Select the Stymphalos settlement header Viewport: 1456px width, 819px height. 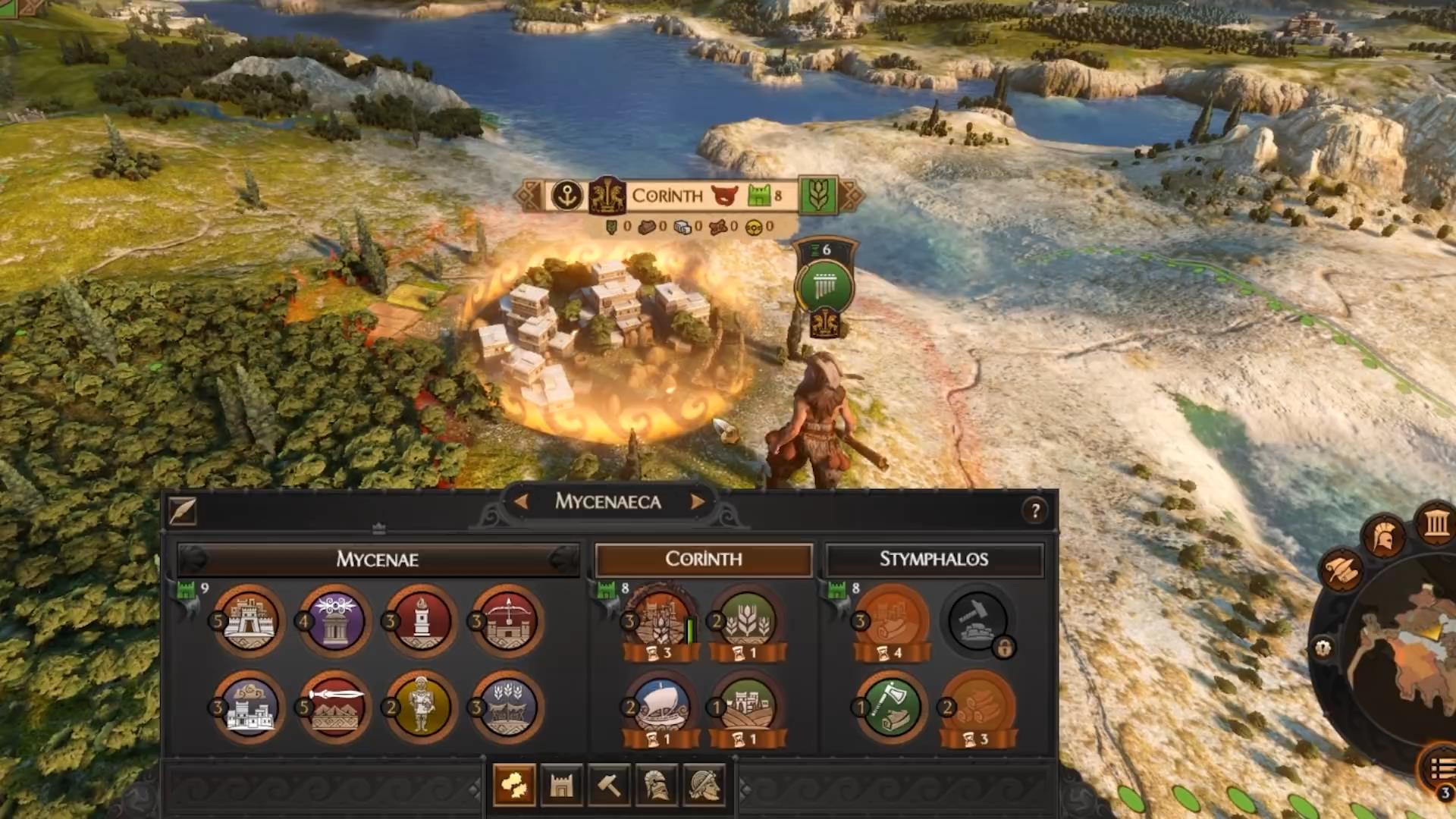(934, 560)
